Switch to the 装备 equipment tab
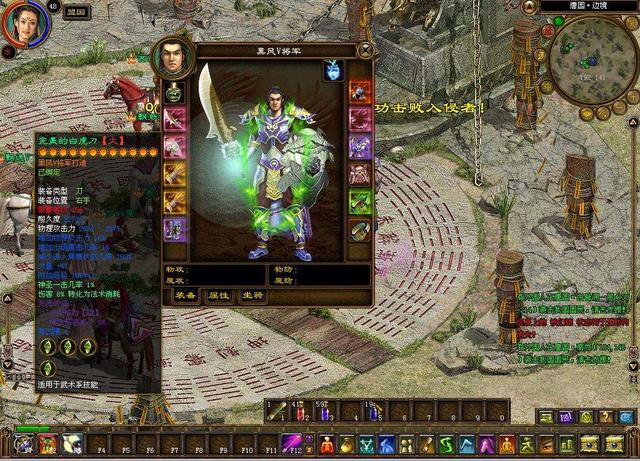The width and height of the screenshot is (640, 461). point(185,296)
